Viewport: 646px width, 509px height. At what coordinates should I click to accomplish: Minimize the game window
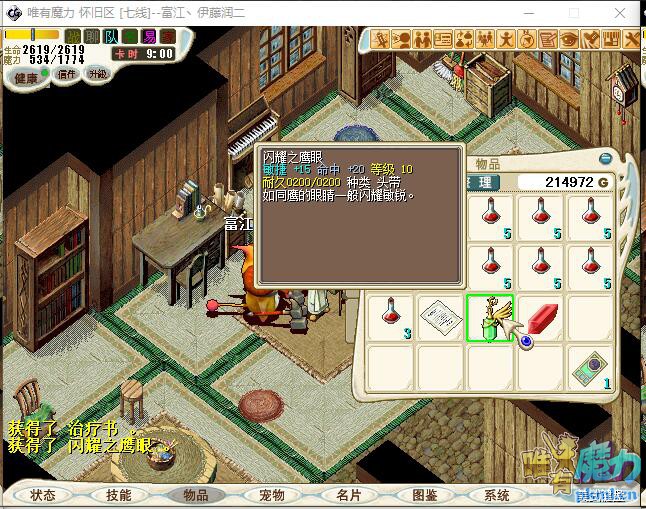tap(531, 11)
